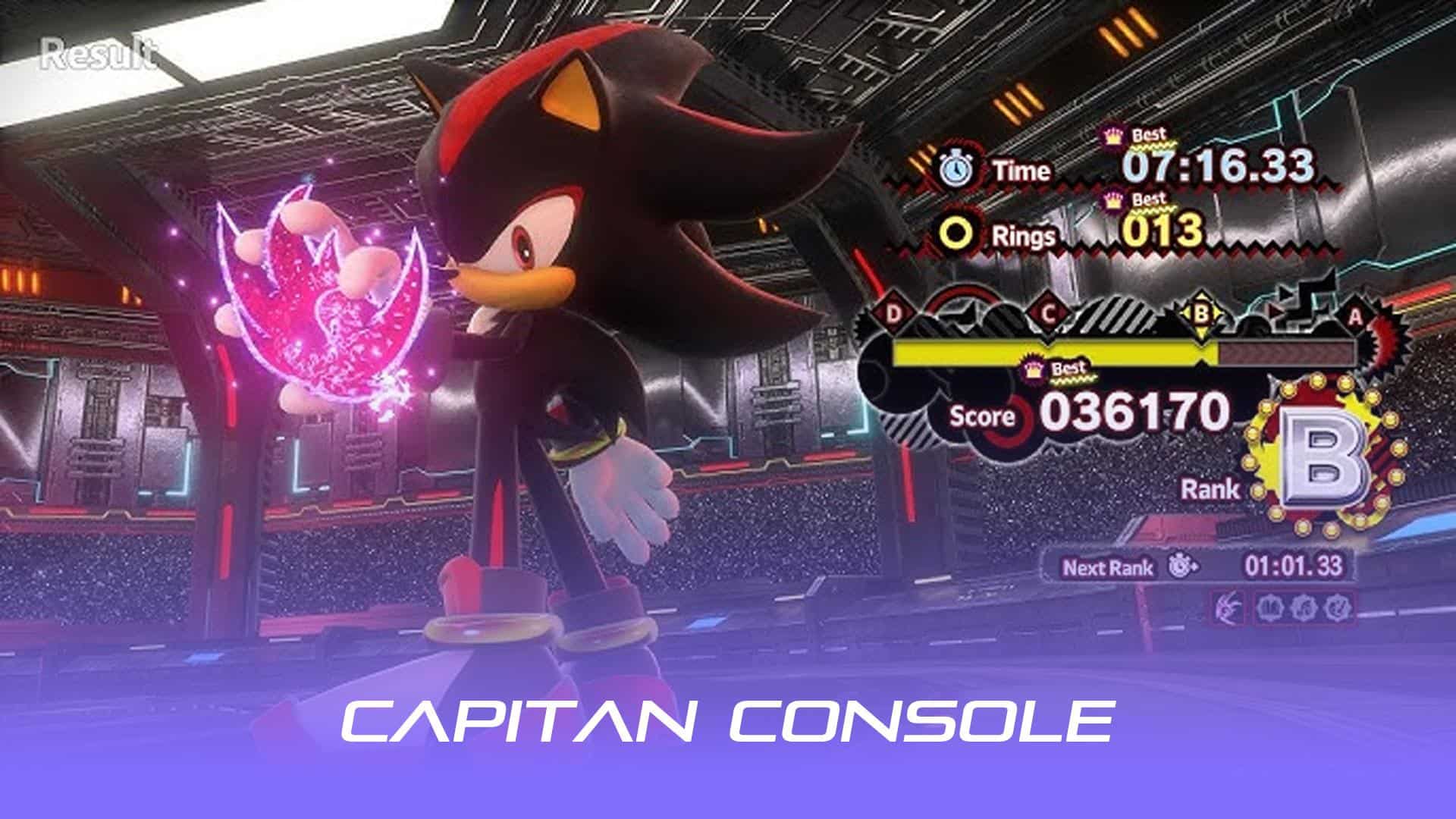Select the Next Rank label entry
Image resolution: width=1456 pixels, height=819 pixels.
pyautogui.click(x=1107, y=567)
